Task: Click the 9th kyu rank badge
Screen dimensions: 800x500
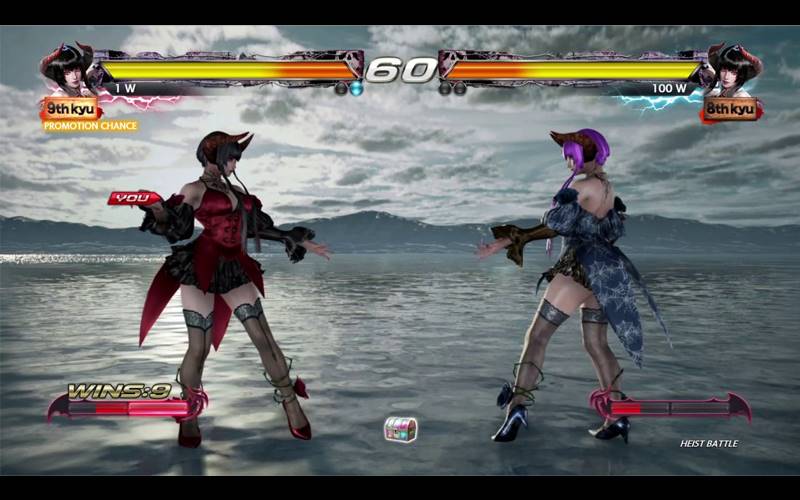Action: point(71,108)
